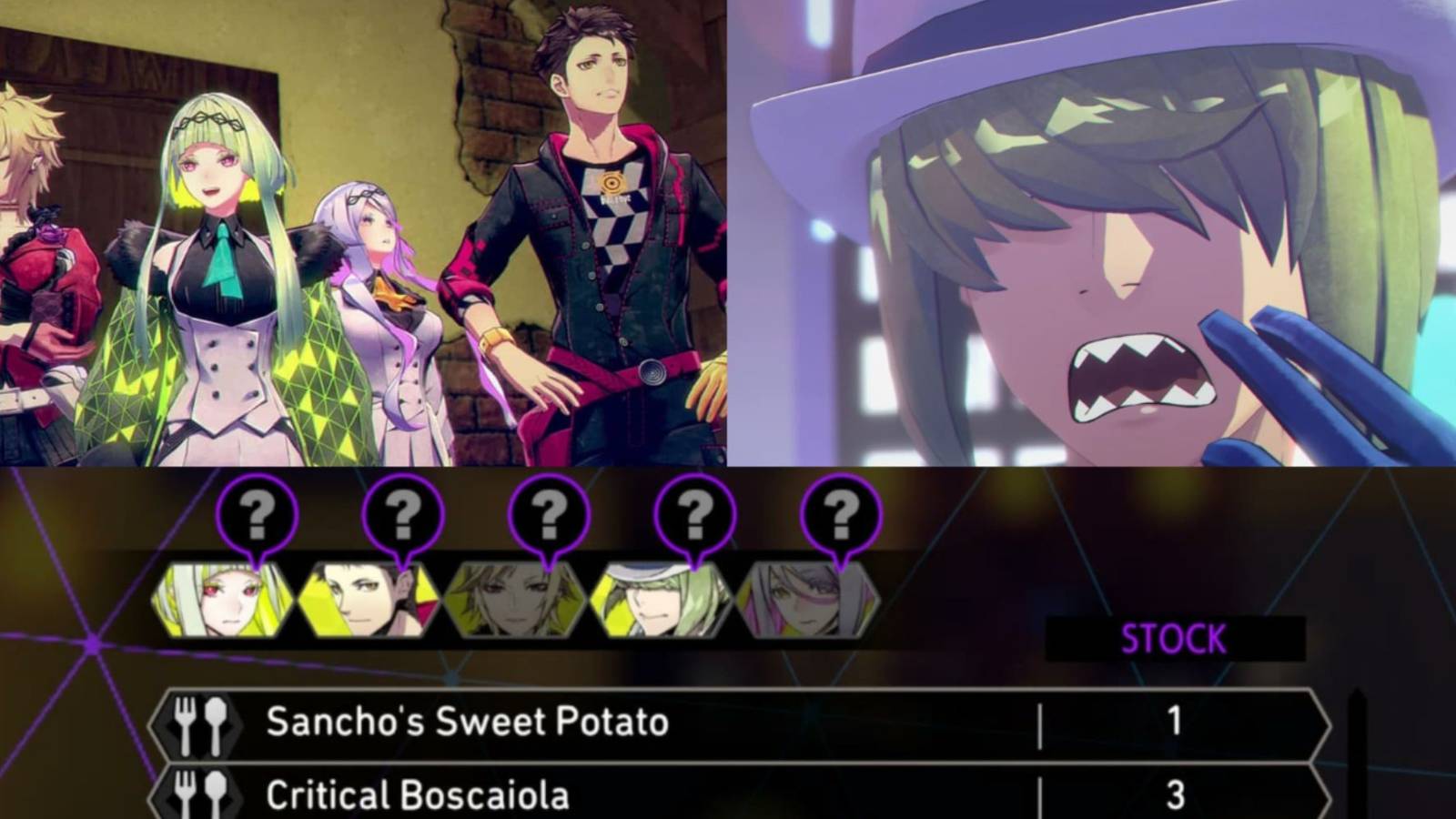Expand the middle character's question marker
Screen dimensions: 1456x819
point(548,516)
